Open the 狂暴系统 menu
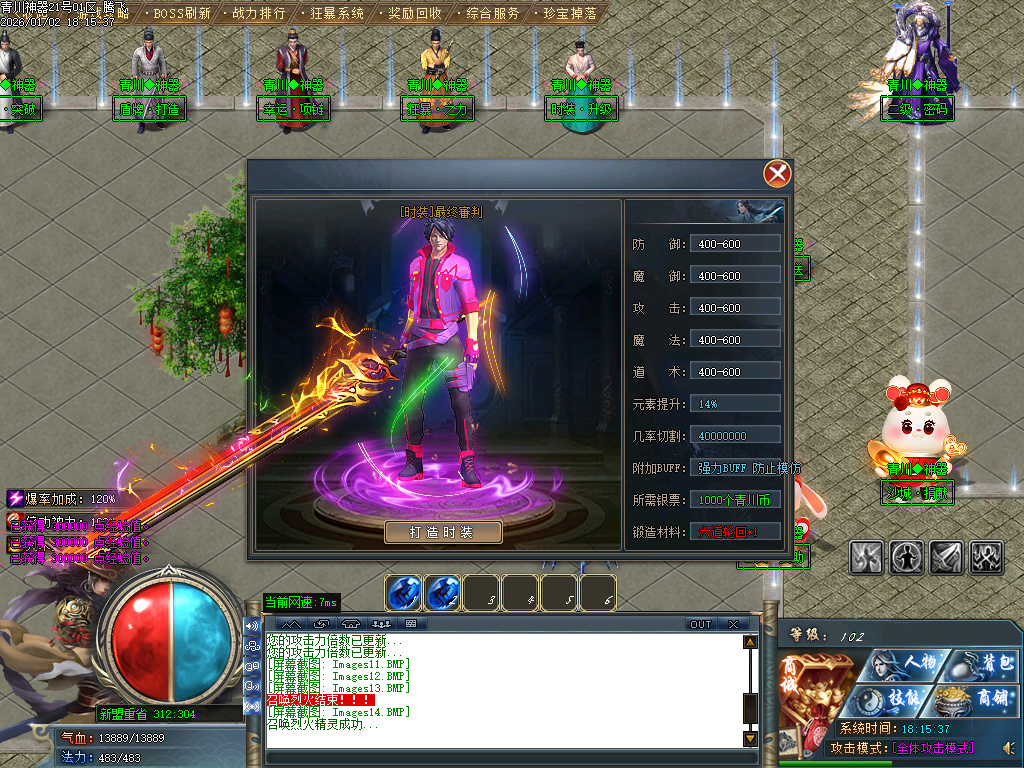 pyautogui.click(x=336, y=14)
